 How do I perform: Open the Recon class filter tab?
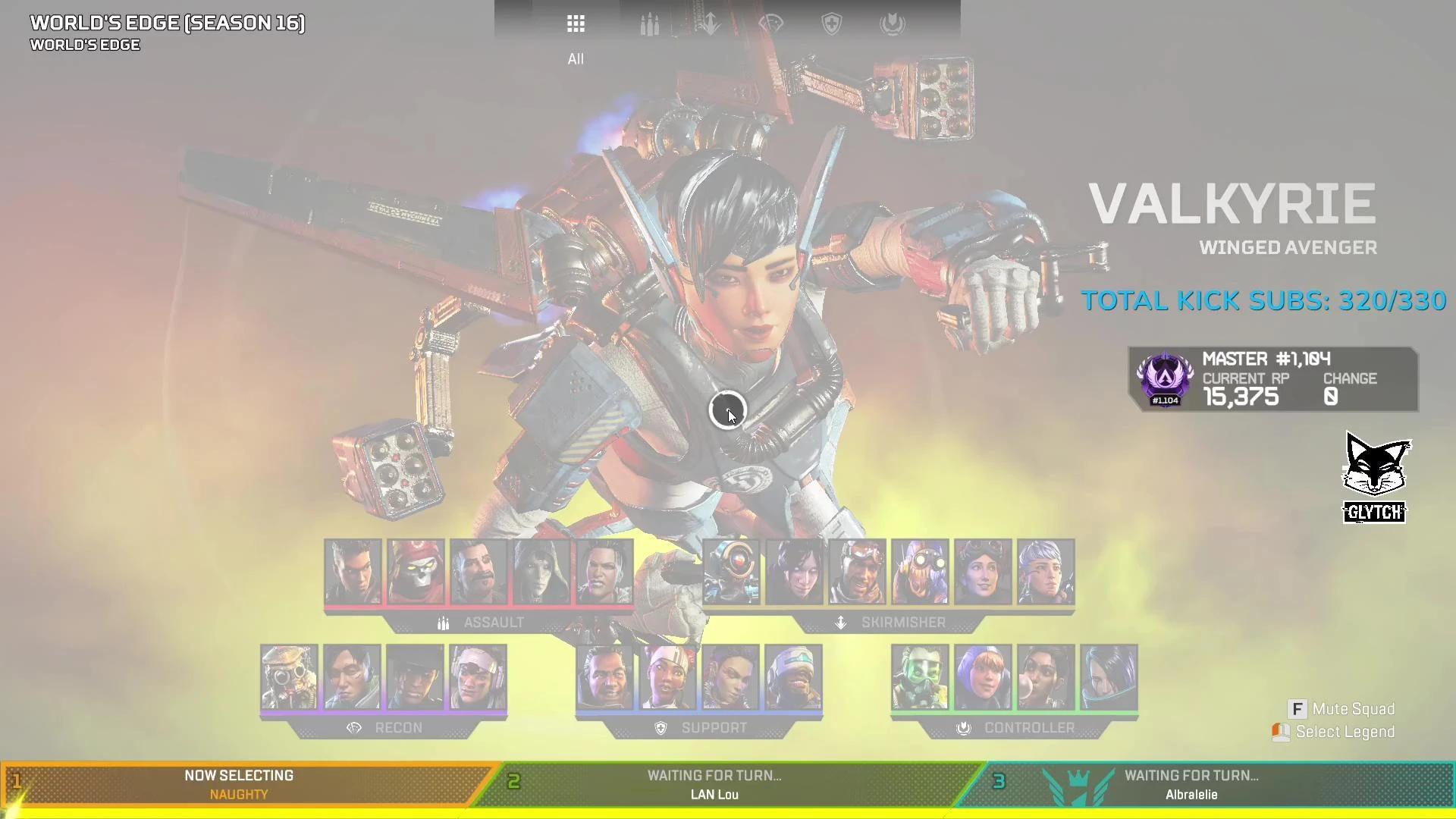tap(770, 24)
